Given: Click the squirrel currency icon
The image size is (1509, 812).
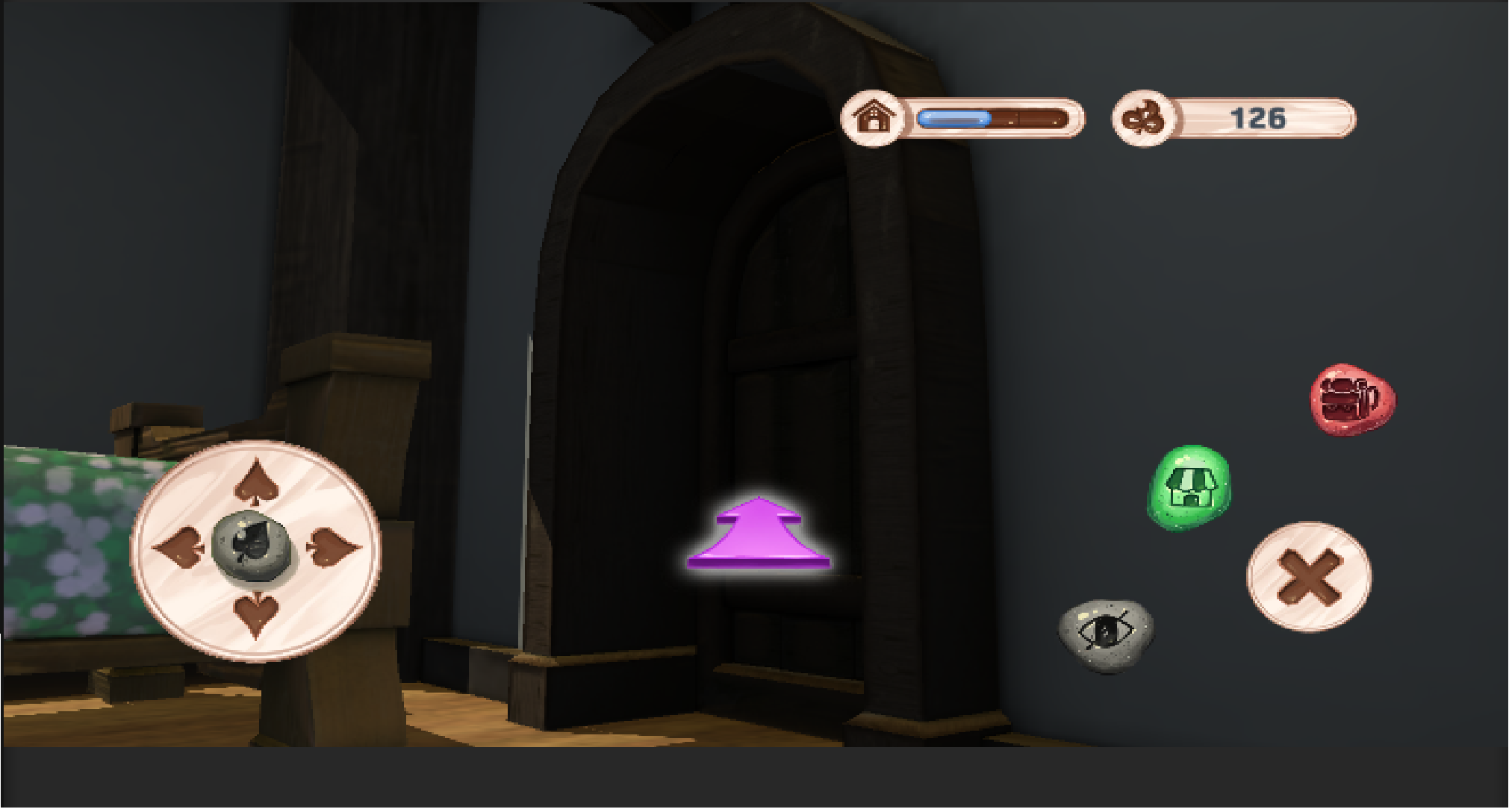Looking at the screenshot, I should pos(1142,118).
